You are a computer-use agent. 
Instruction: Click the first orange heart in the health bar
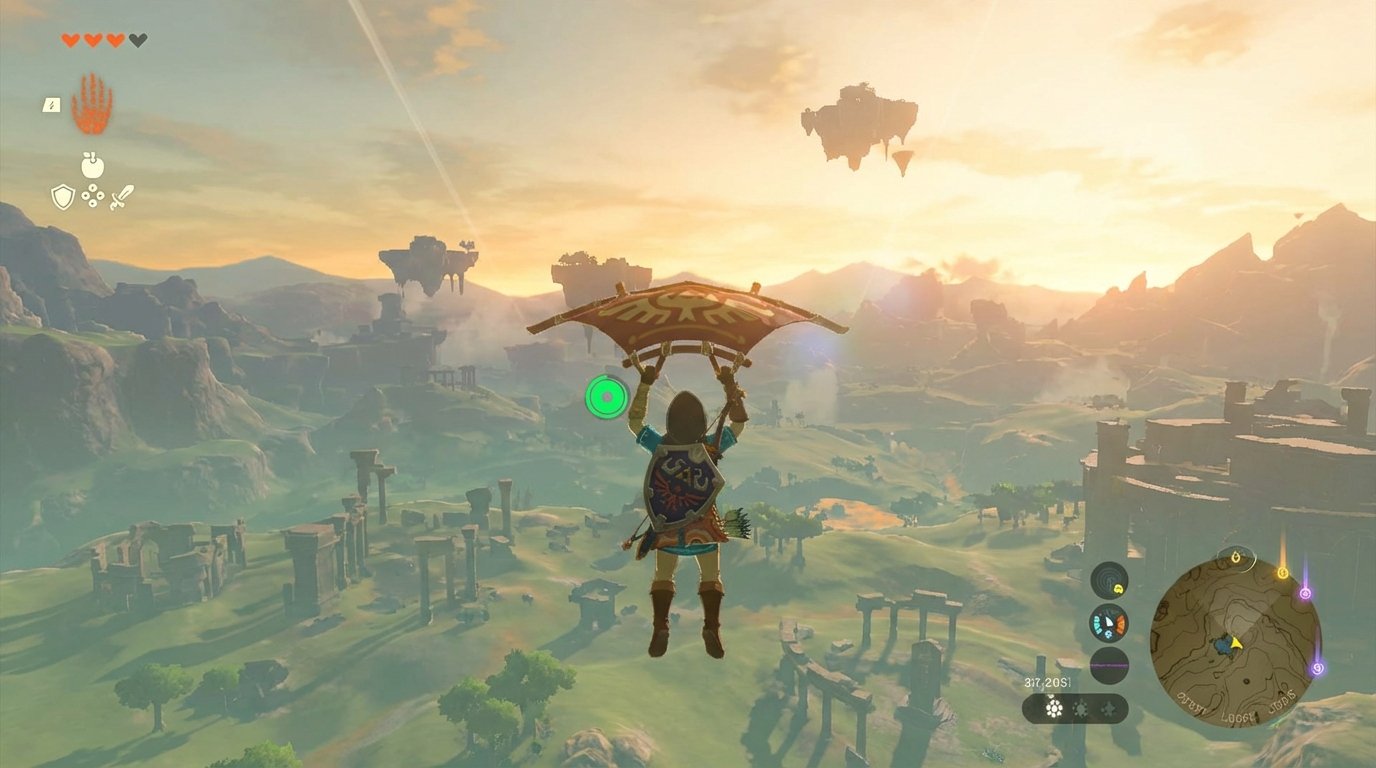click(x=70, y=40)
